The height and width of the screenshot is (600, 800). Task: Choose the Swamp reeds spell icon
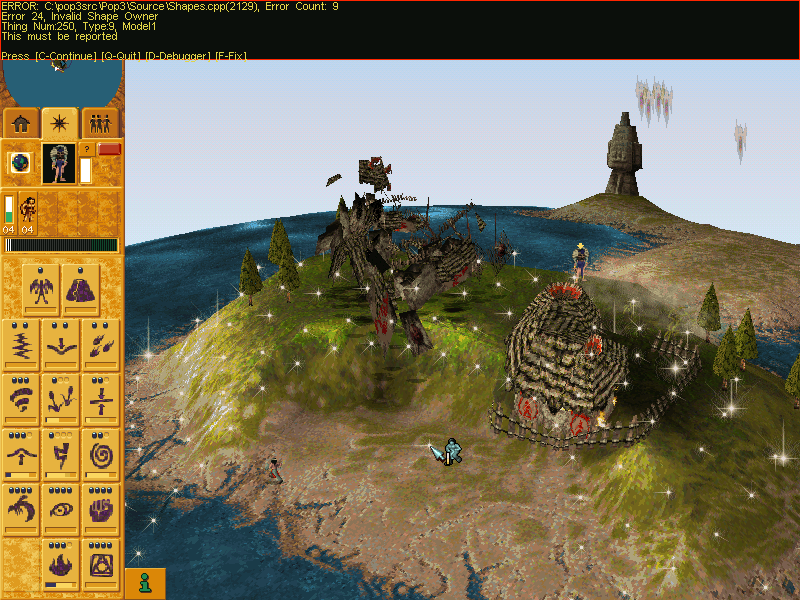point(61,401)
